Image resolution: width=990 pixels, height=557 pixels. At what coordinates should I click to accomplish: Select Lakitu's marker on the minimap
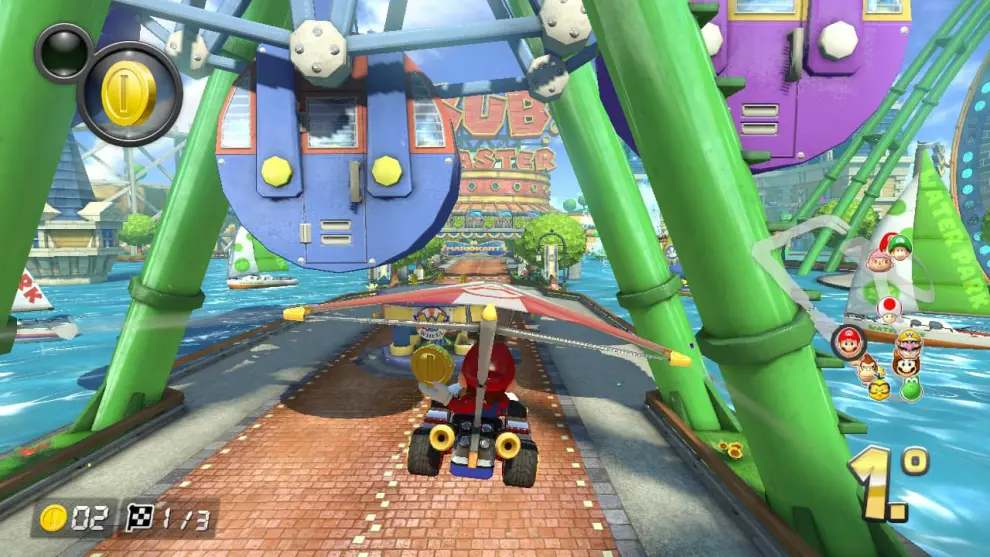point(880,389)
